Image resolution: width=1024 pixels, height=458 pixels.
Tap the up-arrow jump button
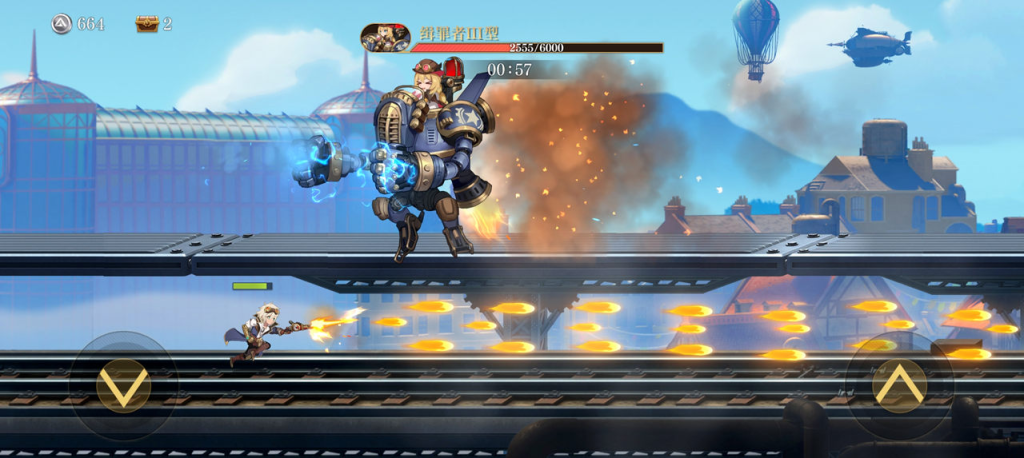point(899,386)
